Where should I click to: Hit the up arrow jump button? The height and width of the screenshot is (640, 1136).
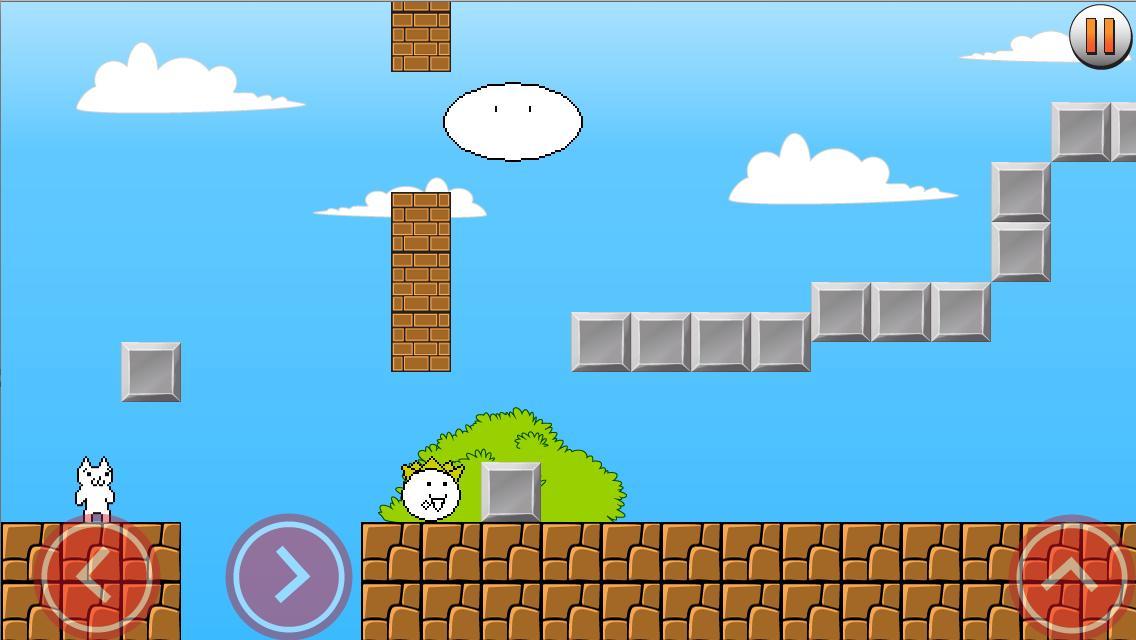pos(1071,576)
